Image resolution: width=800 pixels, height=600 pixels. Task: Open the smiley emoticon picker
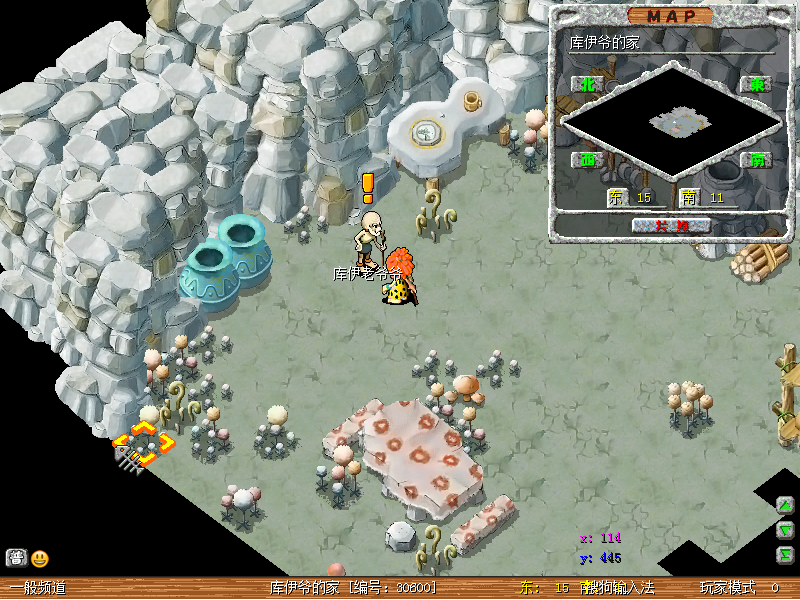(x=40, y=559)
